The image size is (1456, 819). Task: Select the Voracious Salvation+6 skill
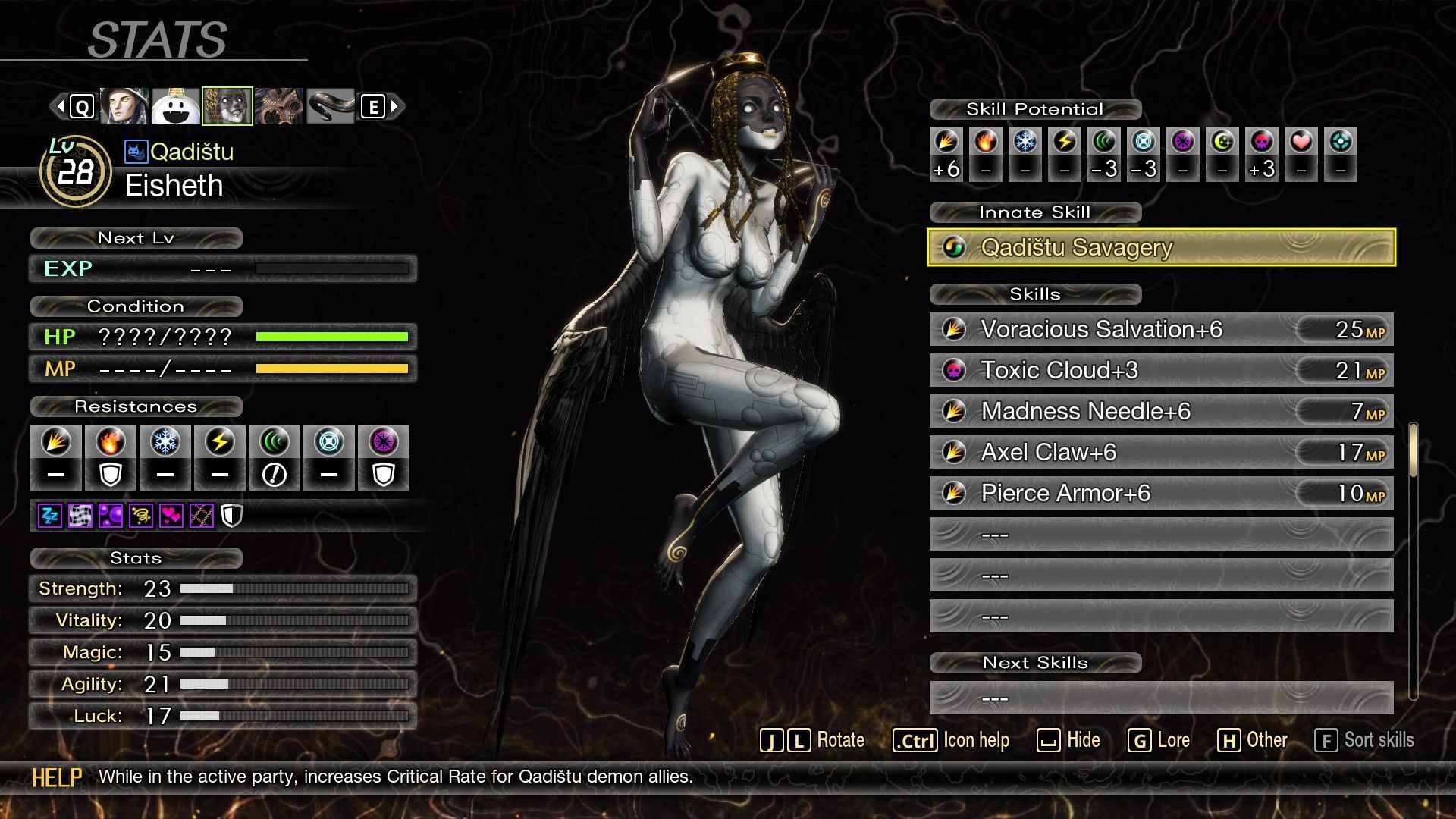point(1161,329)
